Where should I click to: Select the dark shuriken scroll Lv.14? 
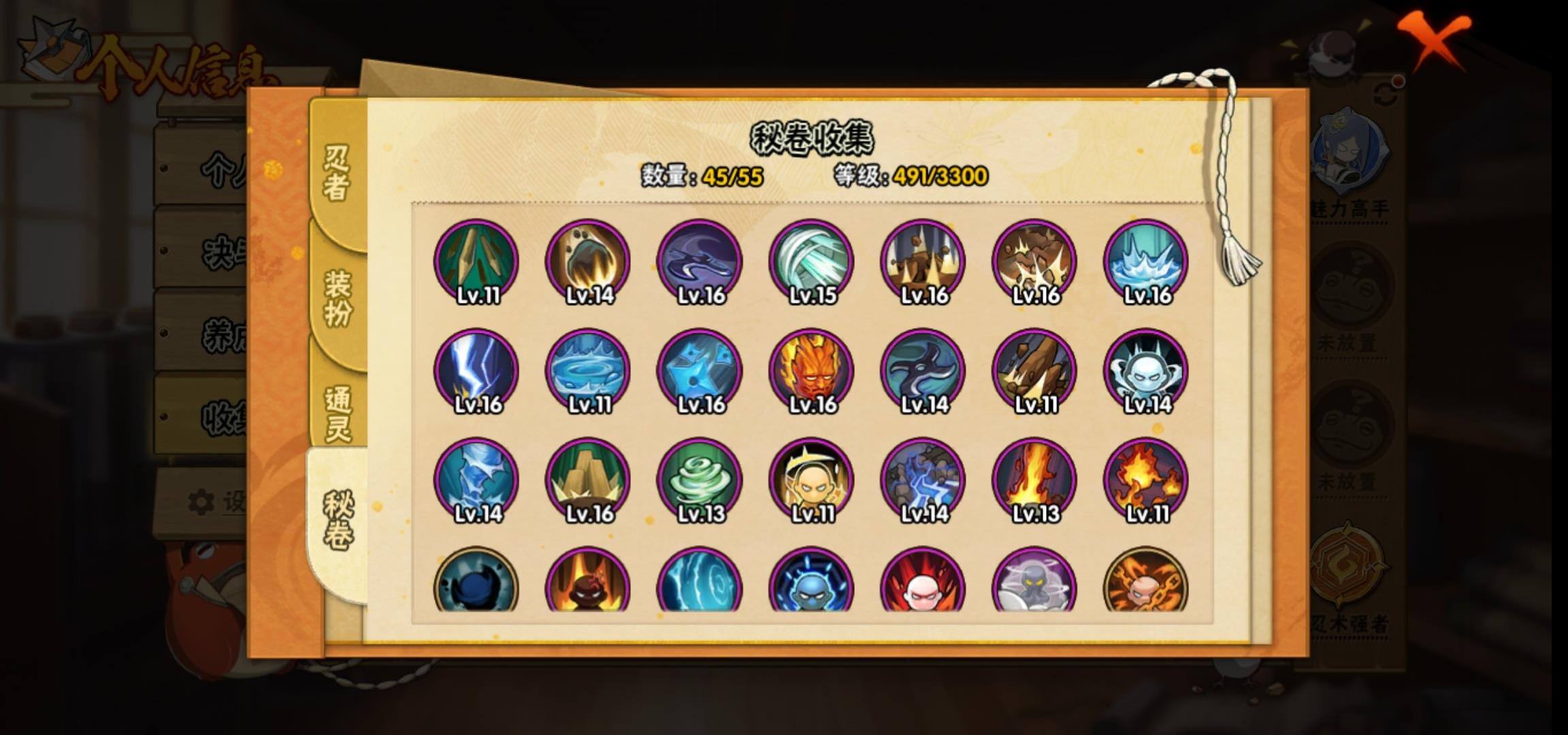tap(923, 371)
